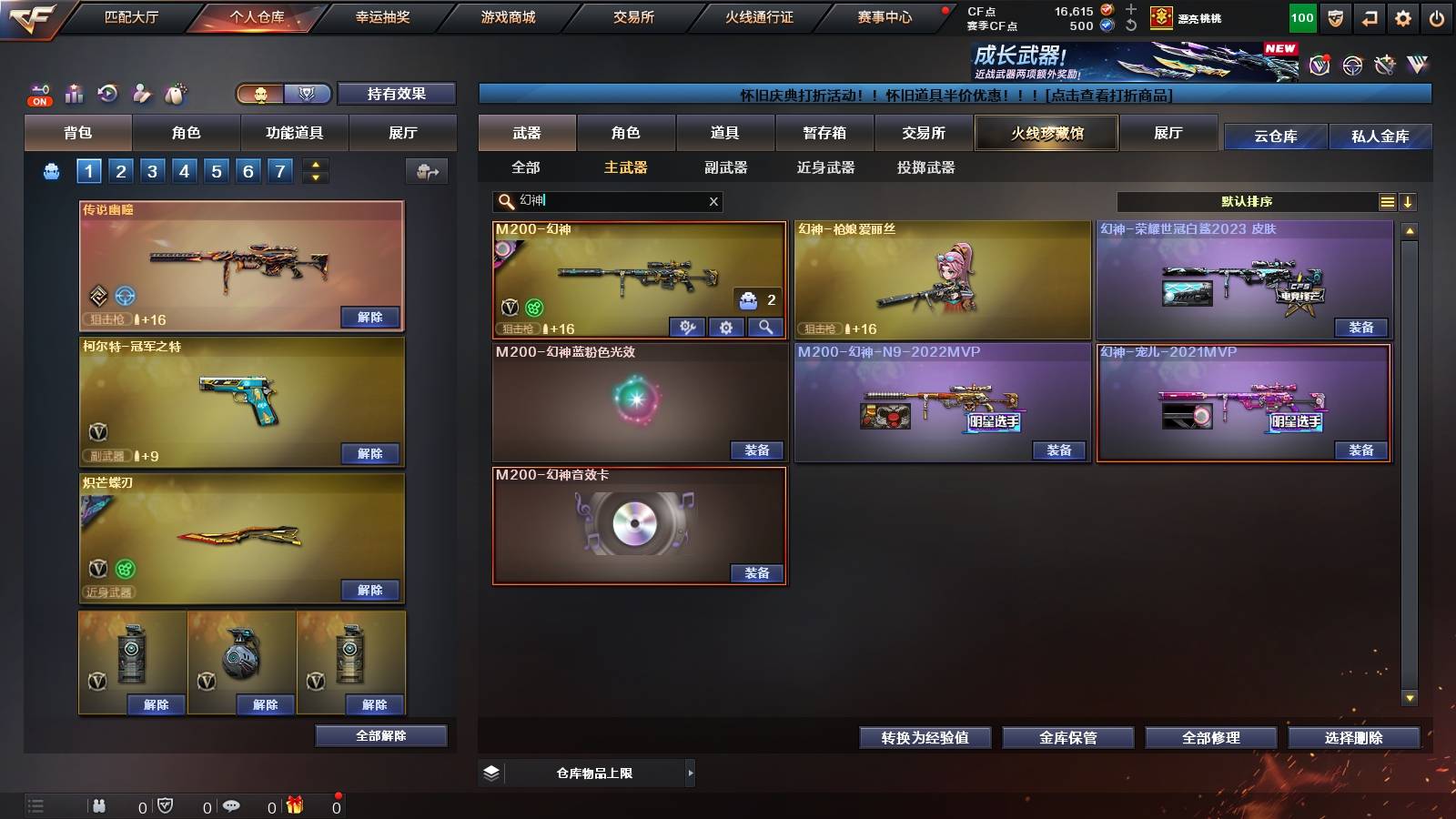This screenshot has height=819, width=1456.
Task: Open the repair wrench icon on M200-幻神
Action: (x=687, y=327)
